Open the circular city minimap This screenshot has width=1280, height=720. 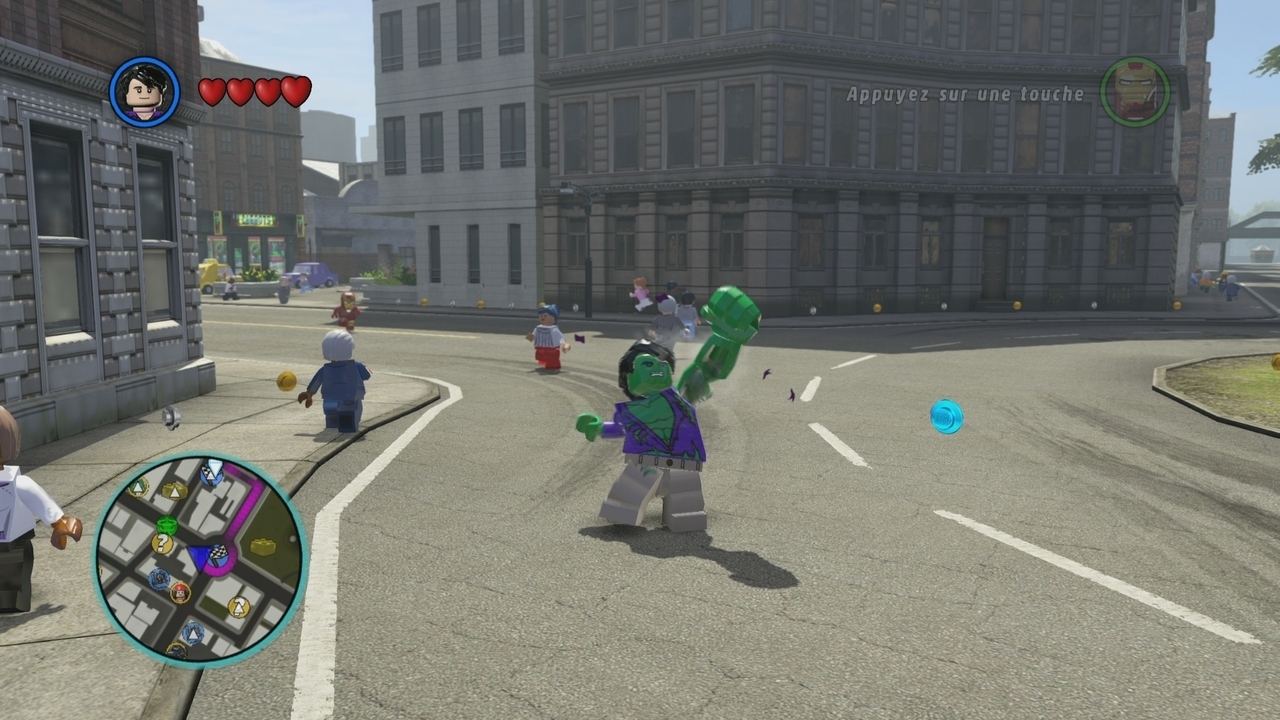201,559
